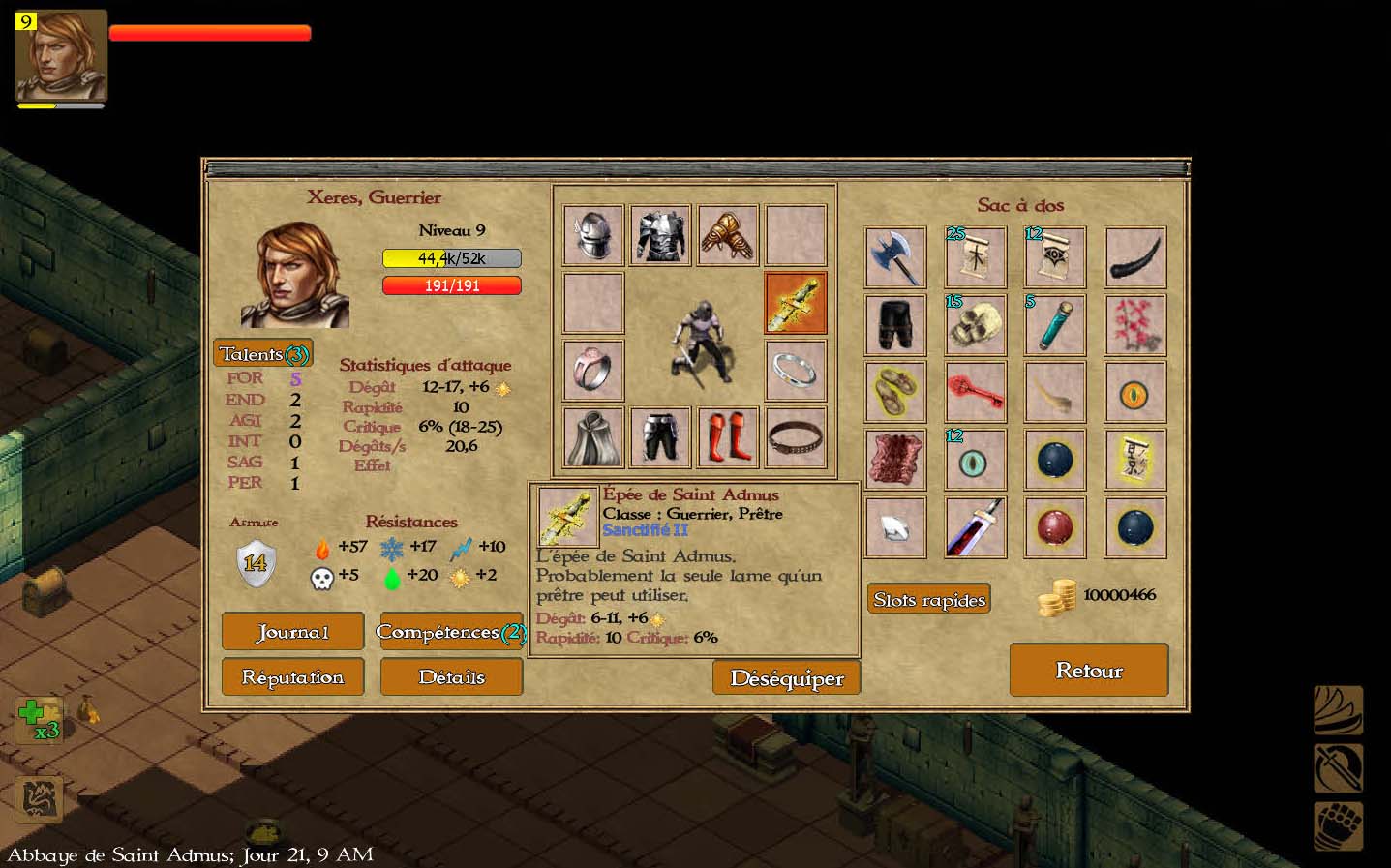This screenshot has height=868, width=1391.
Task: Click the green cross healing icon
Action: pyautogui.click(x=38, y=719)
